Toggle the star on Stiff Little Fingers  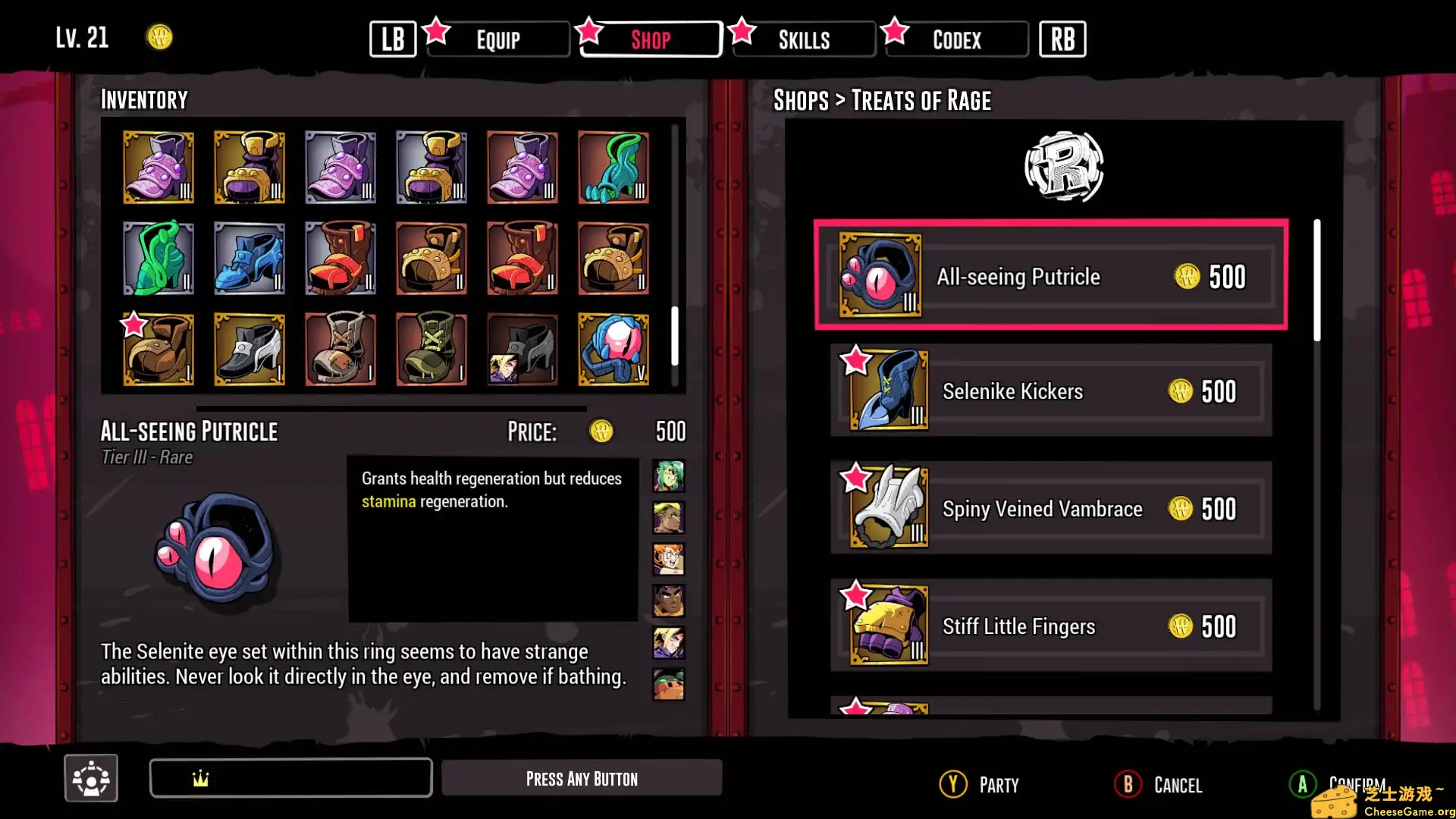pos(858,597)
